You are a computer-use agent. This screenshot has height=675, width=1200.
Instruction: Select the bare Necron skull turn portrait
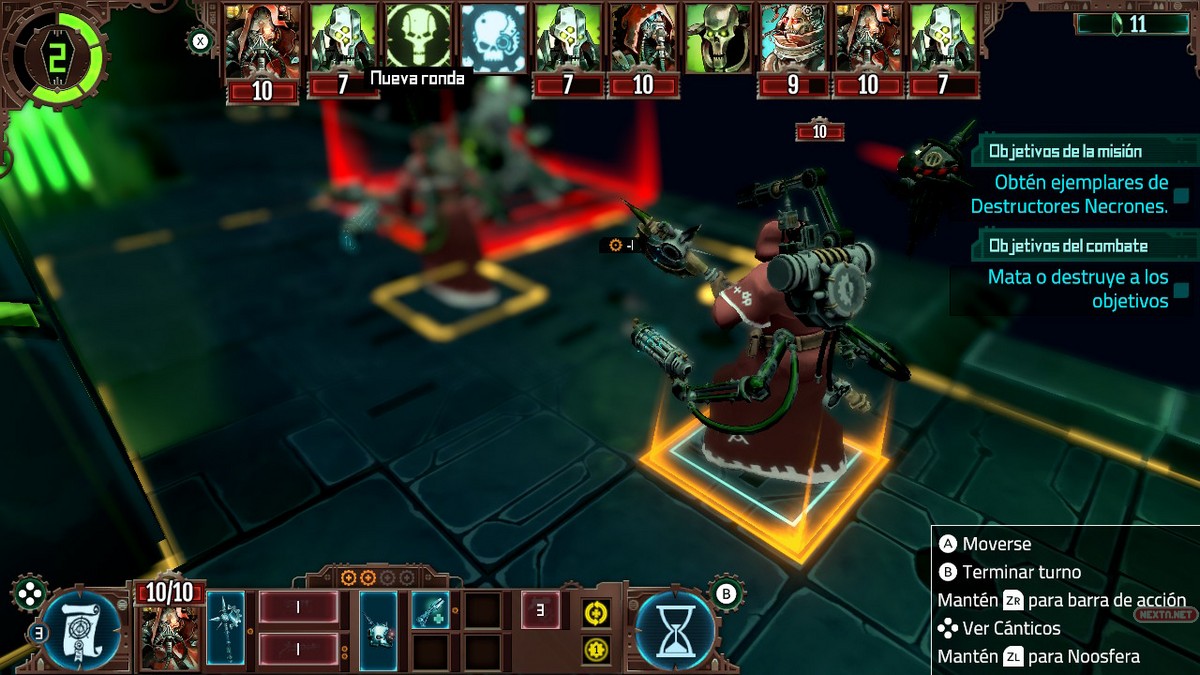pyautogui.click(x=718, y=38)
